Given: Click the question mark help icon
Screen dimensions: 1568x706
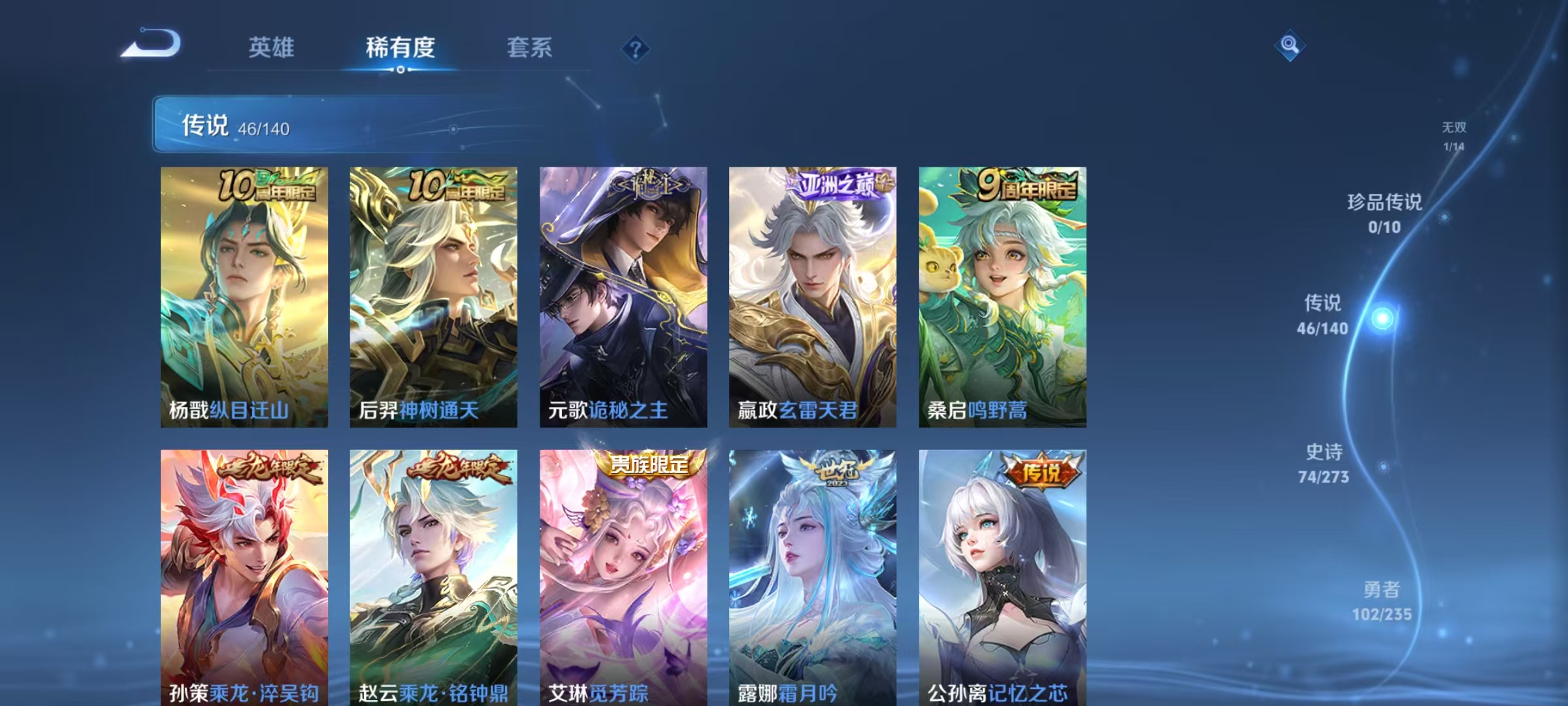Looking at the screenshot, I should pyautogui.click(x=634, y=48).
